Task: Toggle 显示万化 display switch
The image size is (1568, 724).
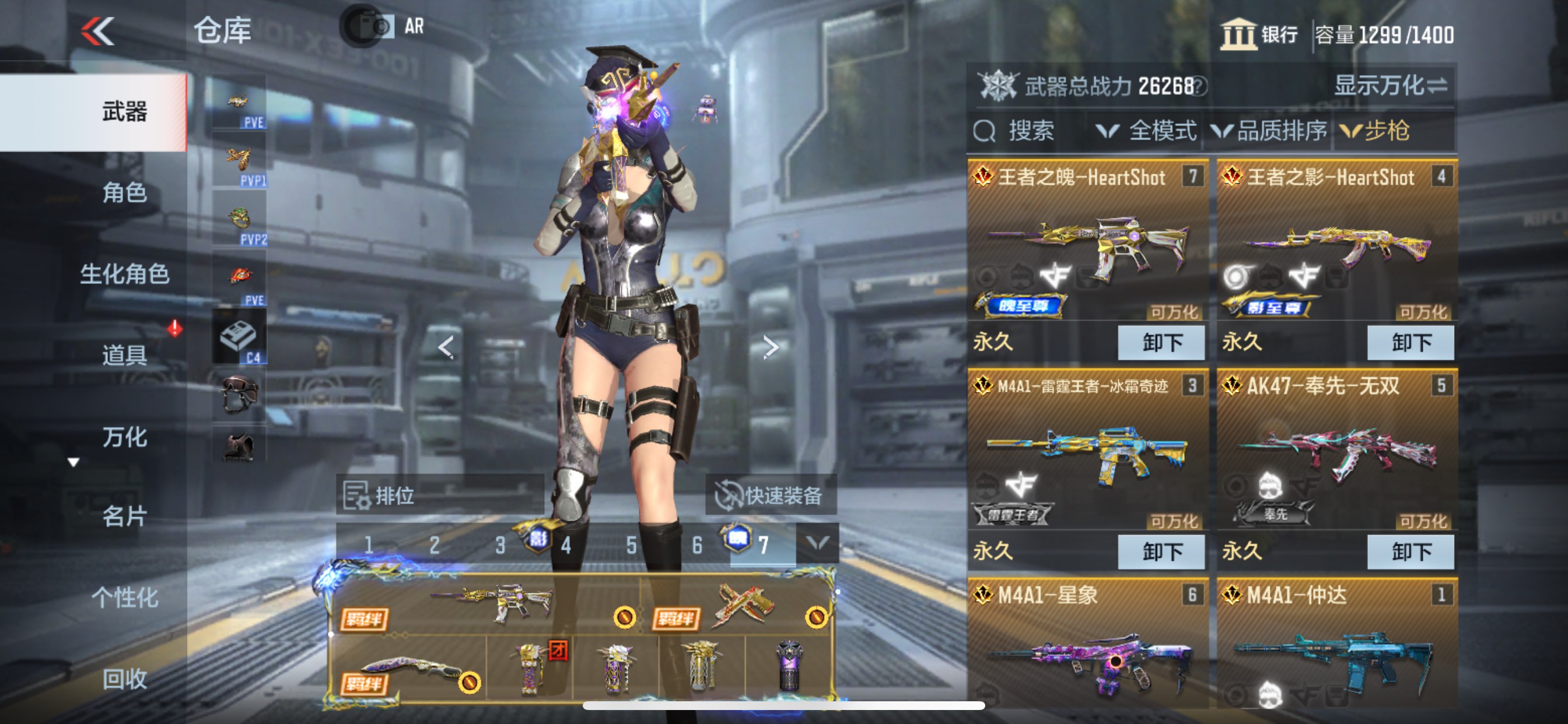Action: (1389, 86)
